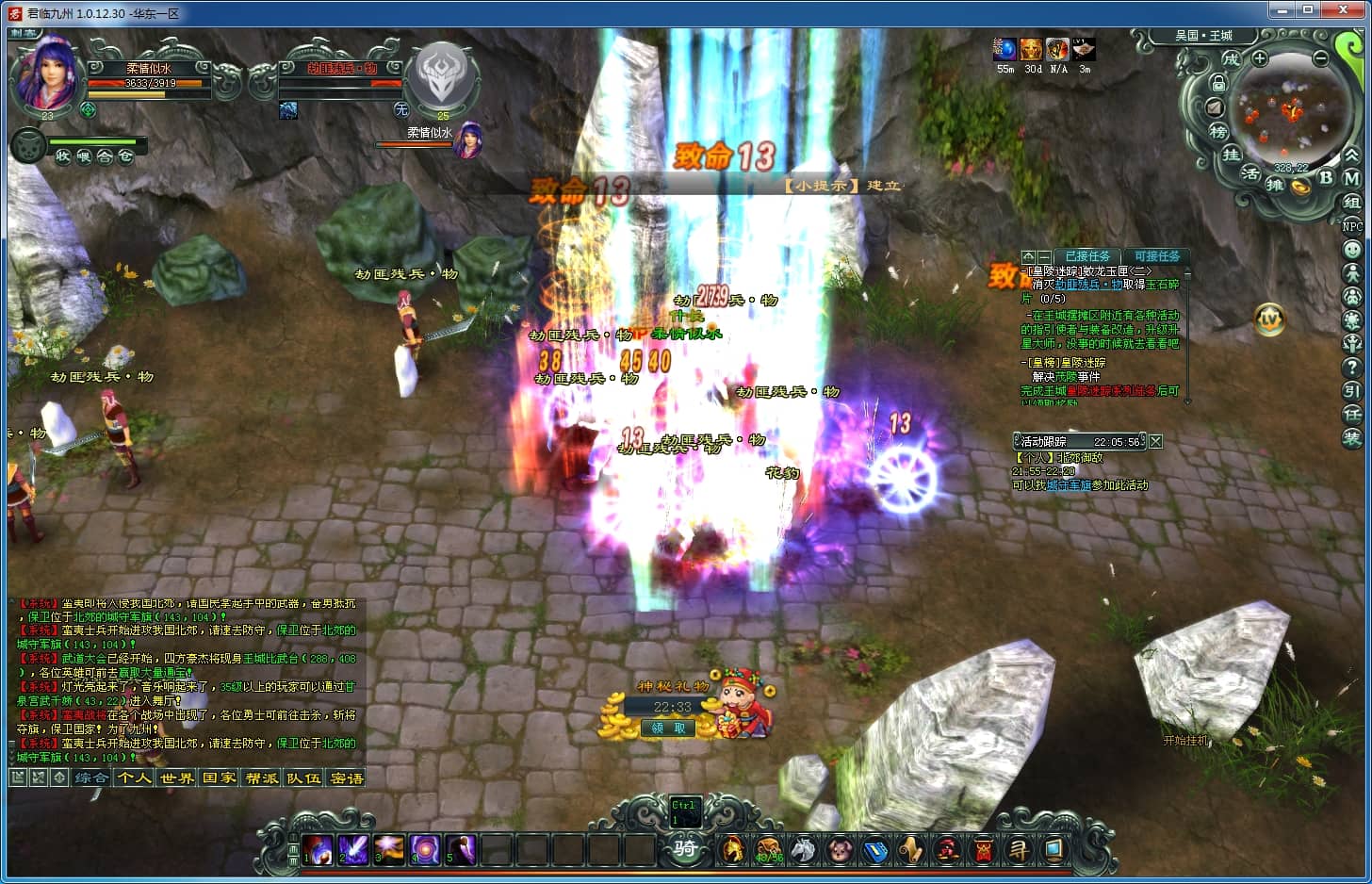Screen dimensions: 1372x884
Task: Choose the 密语 whisper chat tab
Action: click(x=347, y=778)
